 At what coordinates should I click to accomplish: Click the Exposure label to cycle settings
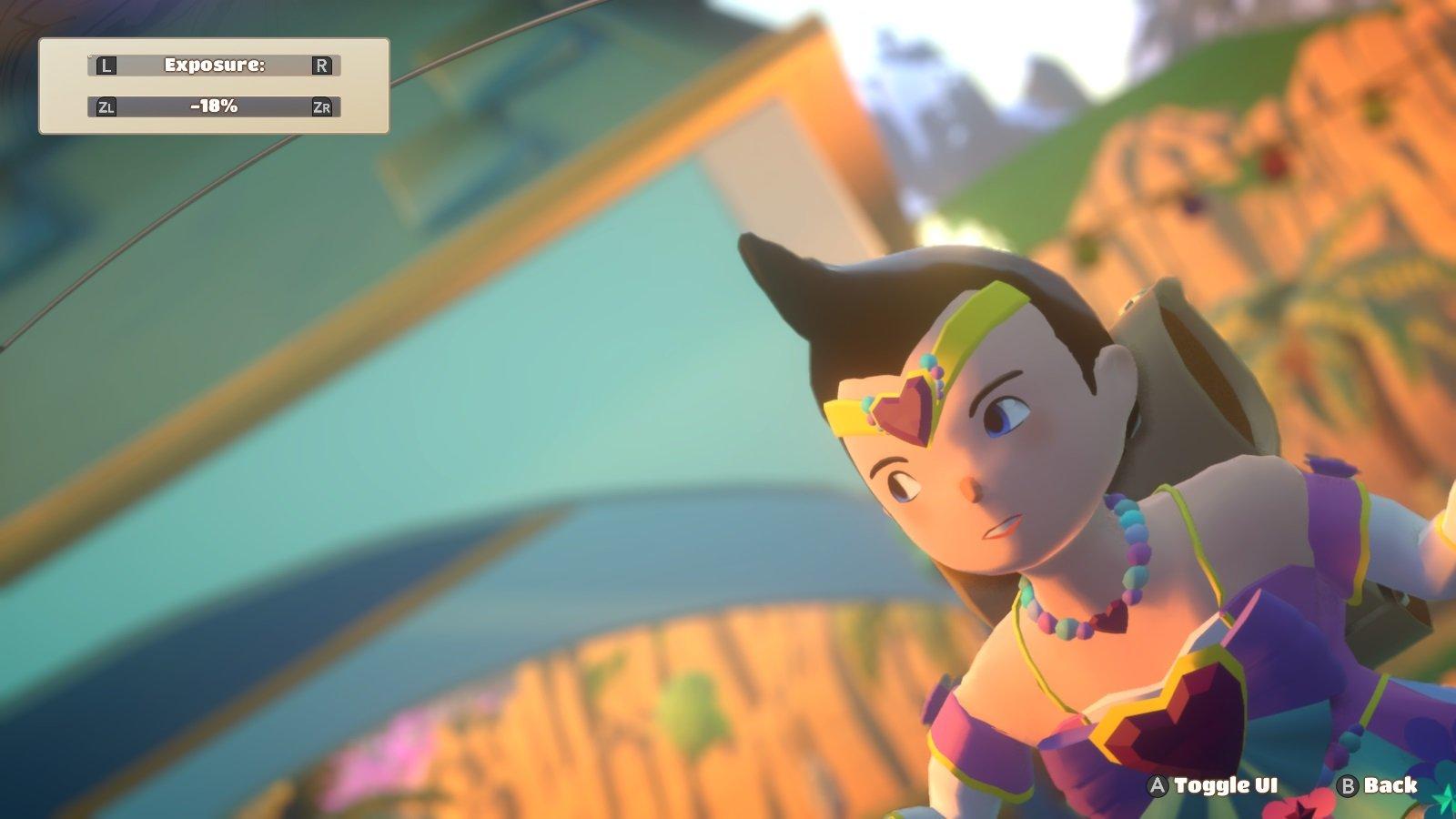point(214,65)
